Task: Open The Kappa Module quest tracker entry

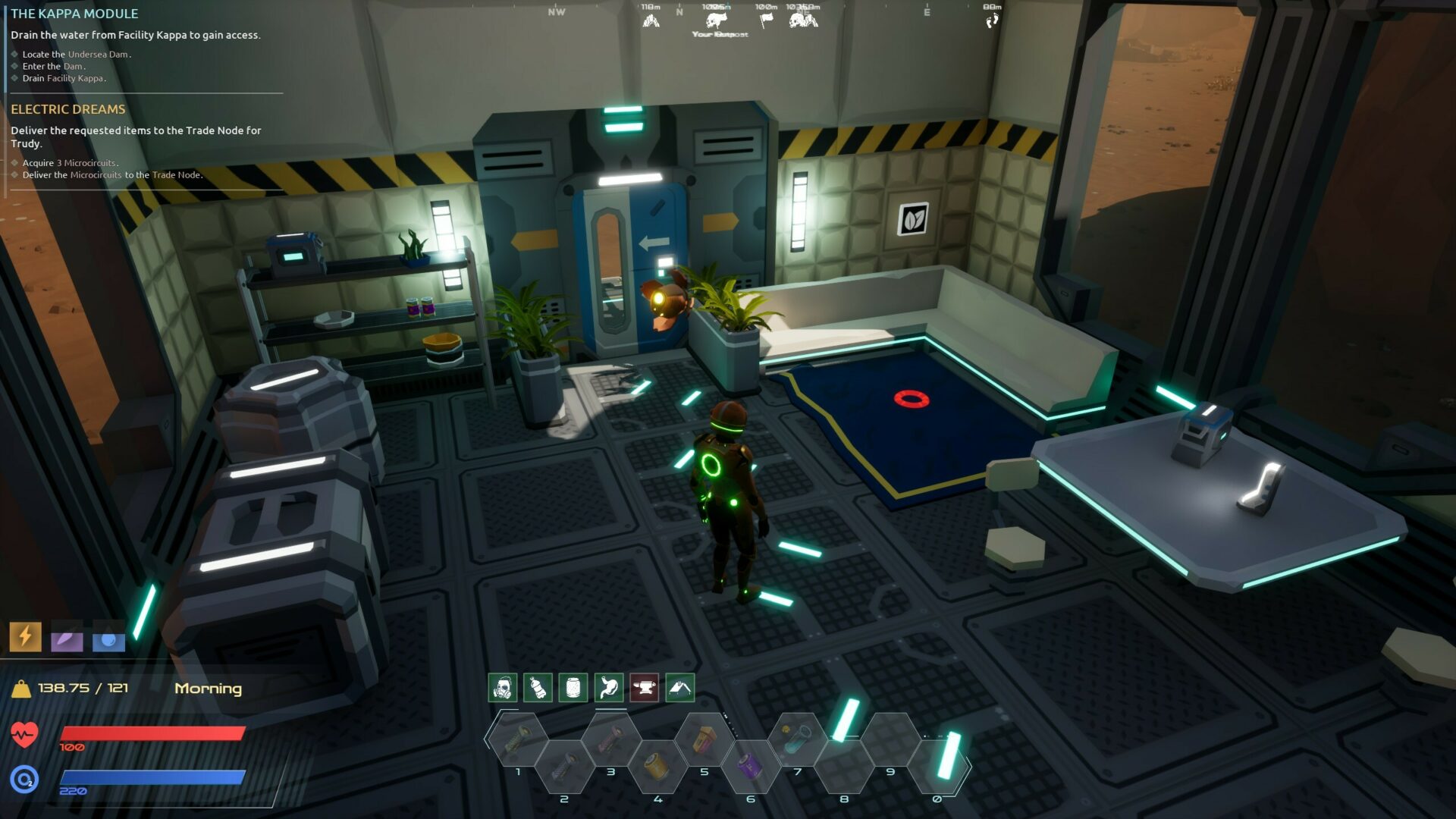Action: [x=74, y=14]
